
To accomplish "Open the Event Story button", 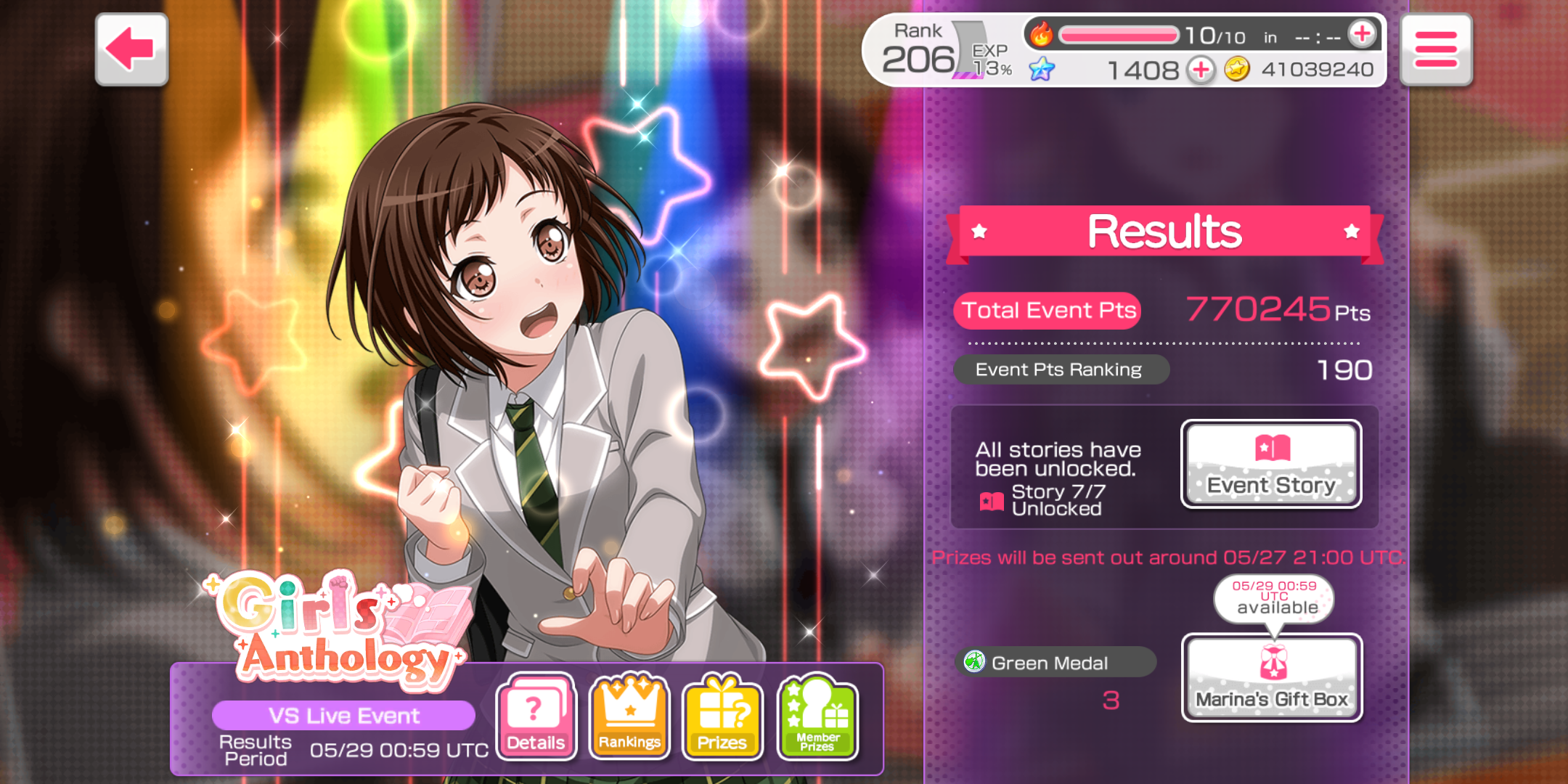I will [x=1271, y=465].
